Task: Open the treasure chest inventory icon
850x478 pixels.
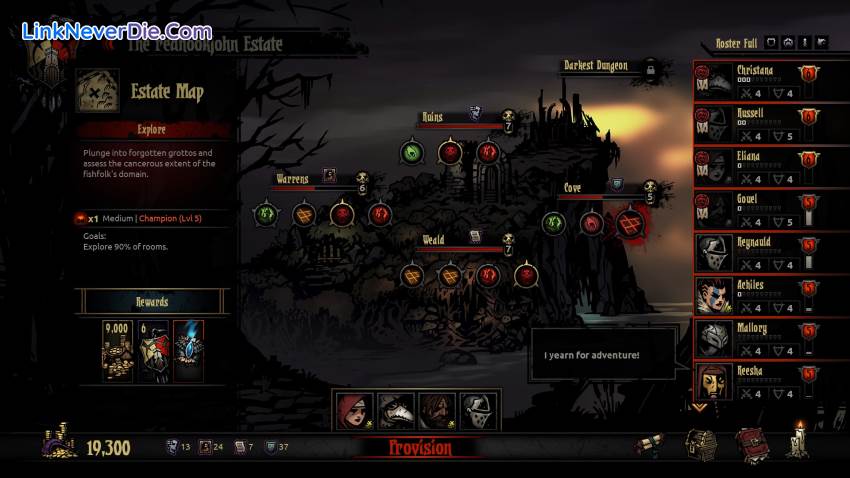Action: pyautogui.click(x=699, y=445)
